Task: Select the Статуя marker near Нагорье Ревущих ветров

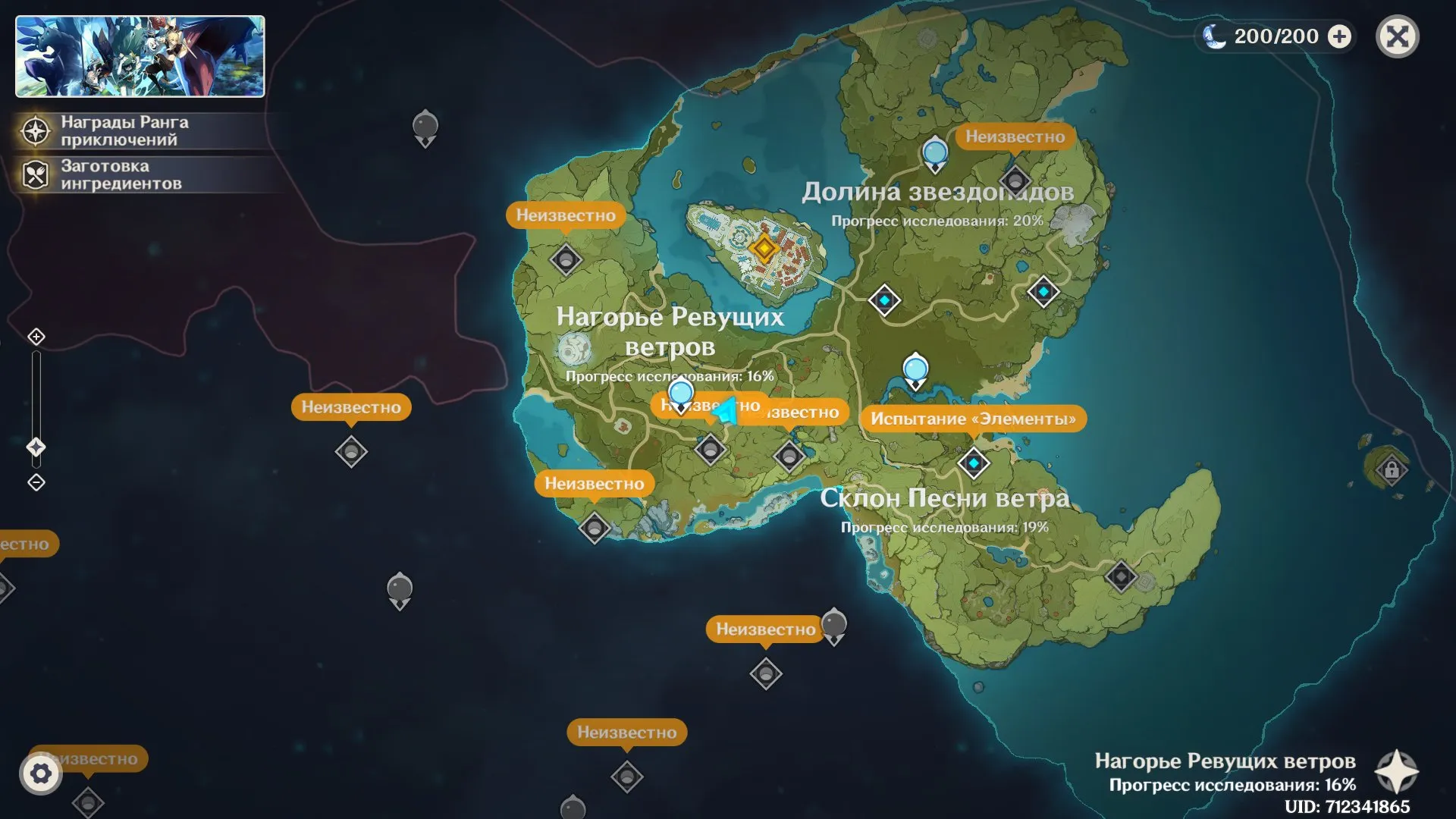Action: point(574,350)
